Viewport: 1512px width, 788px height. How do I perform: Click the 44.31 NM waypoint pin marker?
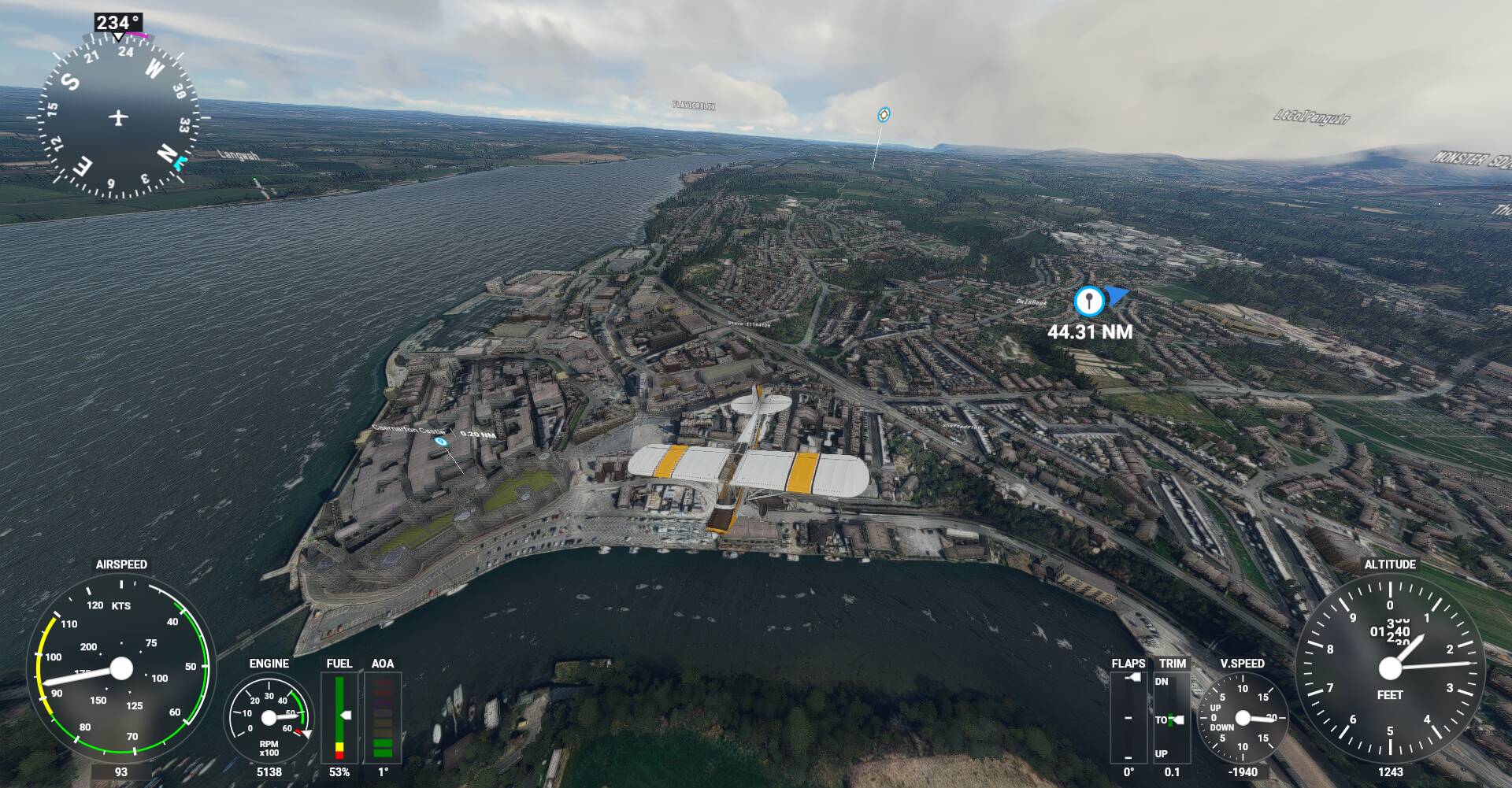click(1089, 301)
